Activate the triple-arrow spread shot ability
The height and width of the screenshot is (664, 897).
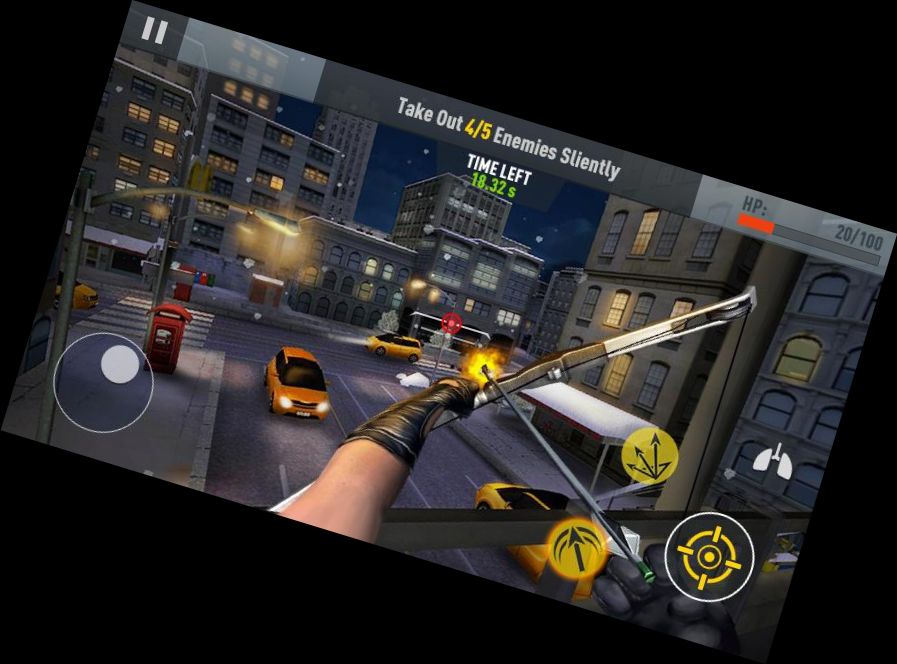[x=649, y=456]
